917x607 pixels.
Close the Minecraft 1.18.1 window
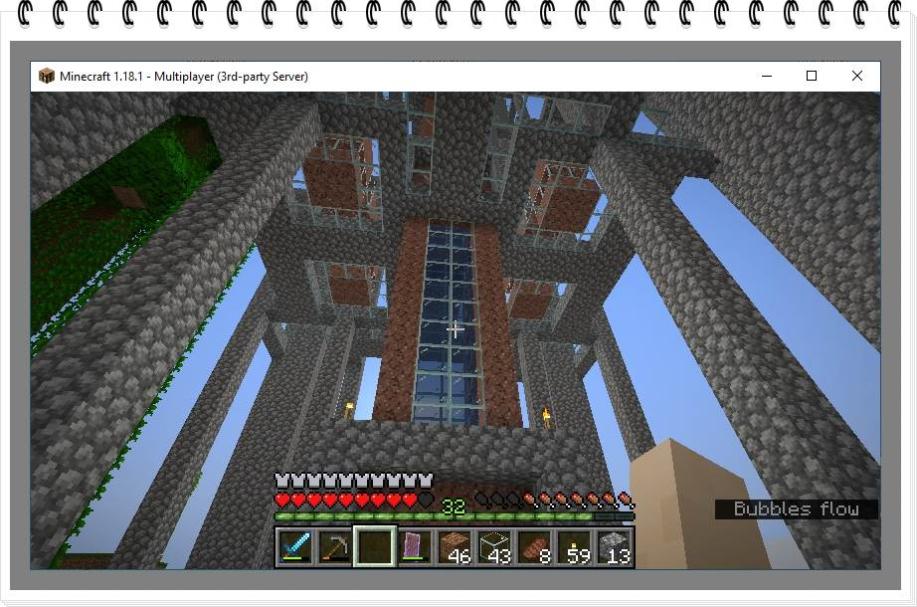pos(857,76)
